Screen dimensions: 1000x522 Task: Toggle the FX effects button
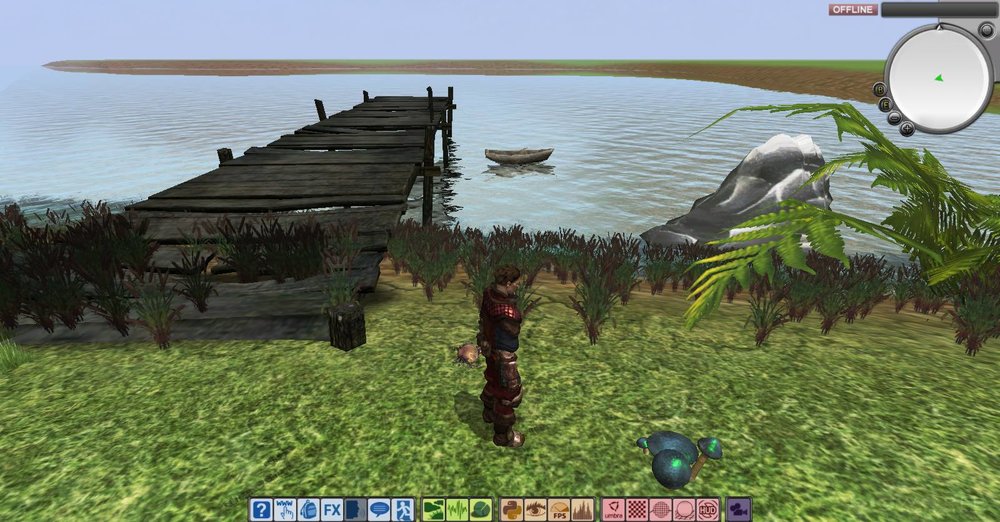point(332,510)
